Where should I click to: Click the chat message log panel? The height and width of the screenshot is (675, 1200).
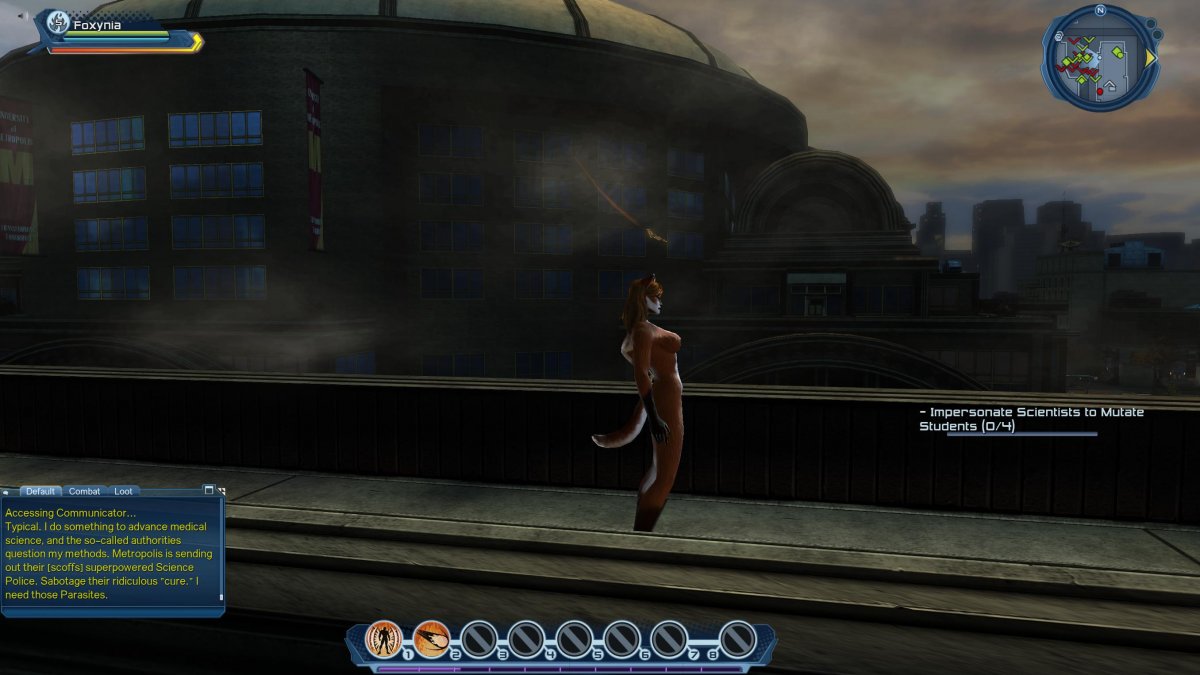click(x=112, y=553)
